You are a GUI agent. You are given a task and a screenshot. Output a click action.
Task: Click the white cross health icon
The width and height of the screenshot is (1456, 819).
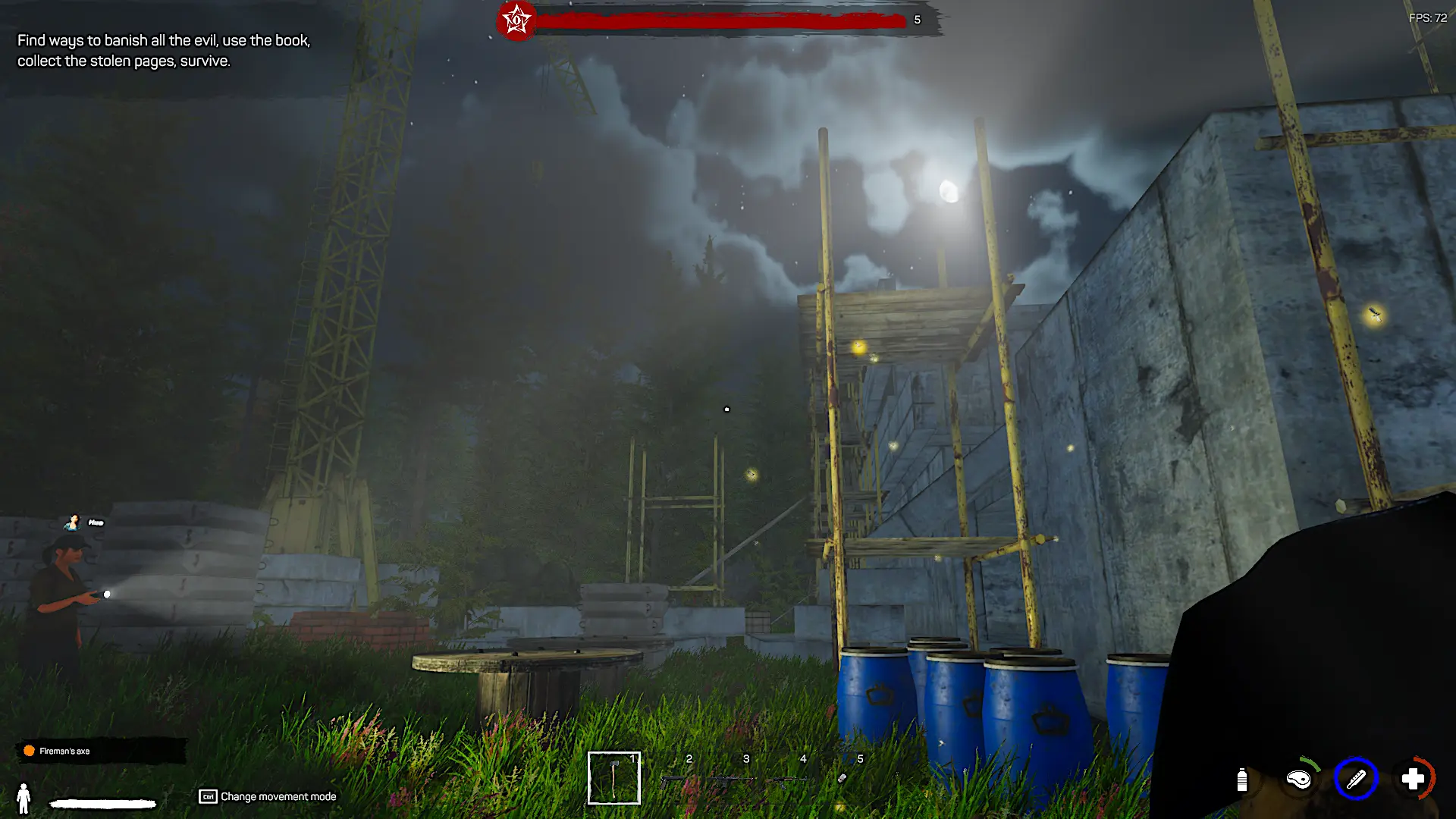click(1413, 779)
